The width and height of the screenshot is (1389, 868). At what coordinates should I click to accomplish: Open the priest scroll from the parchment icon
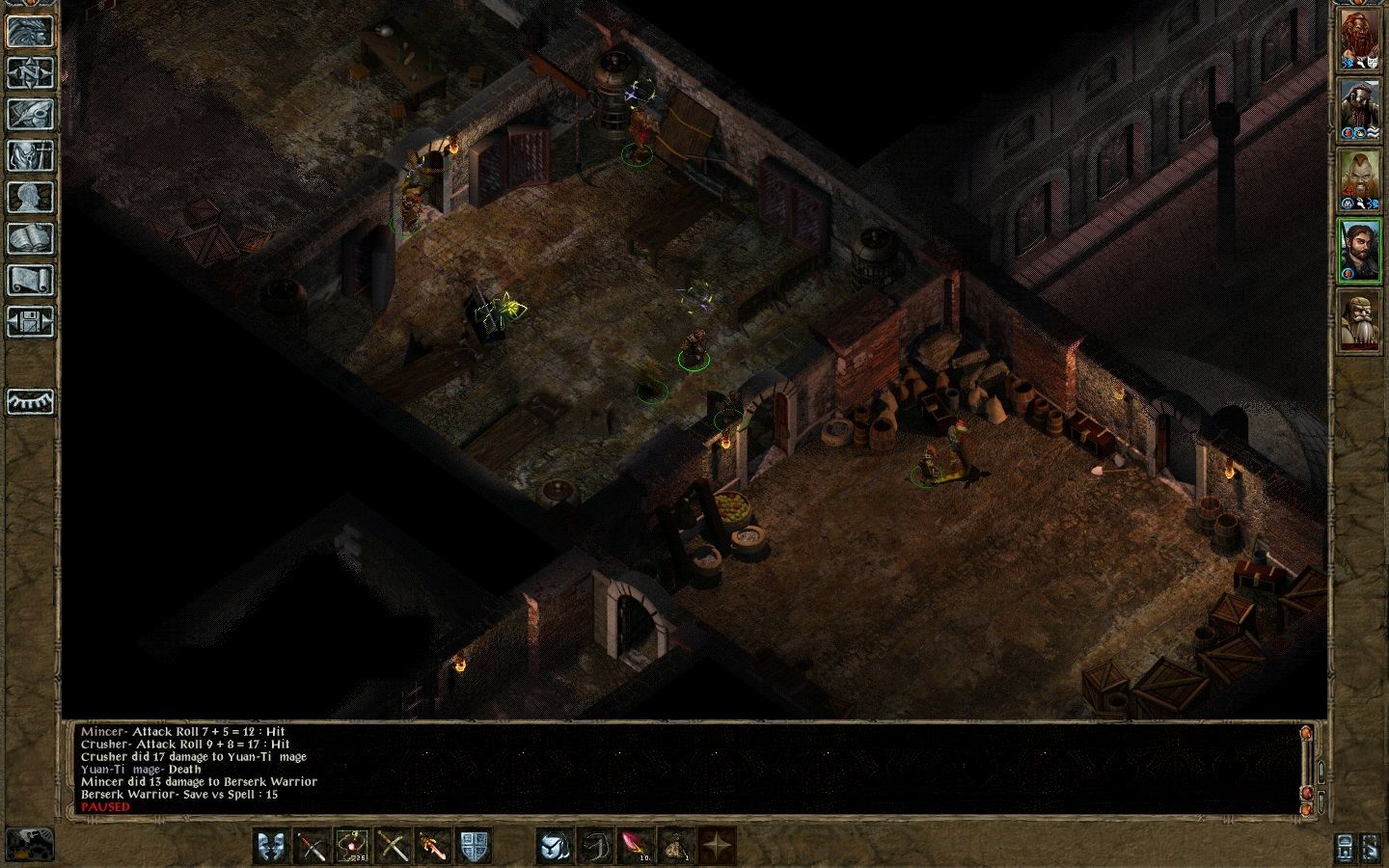30,280
